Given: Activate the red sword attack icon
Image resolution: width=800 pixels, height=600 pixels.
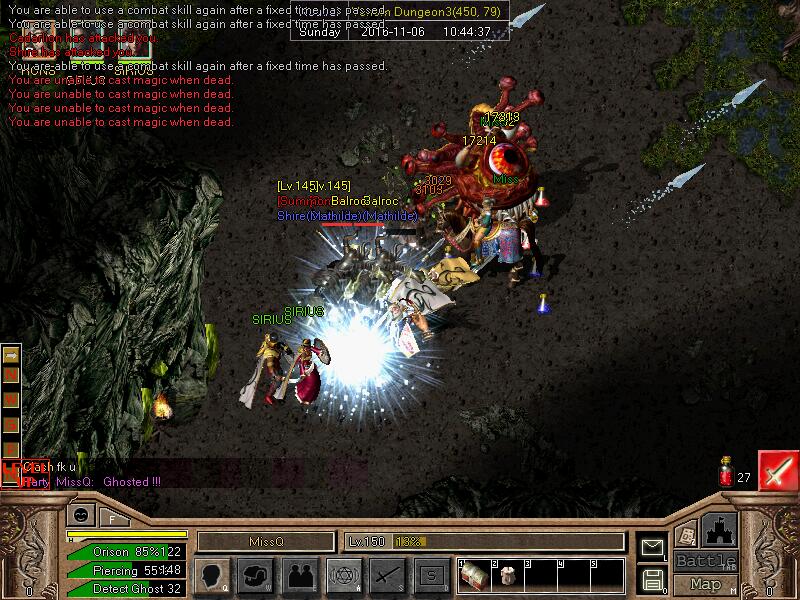Looking at the screenshot, I should click(777, 470).
